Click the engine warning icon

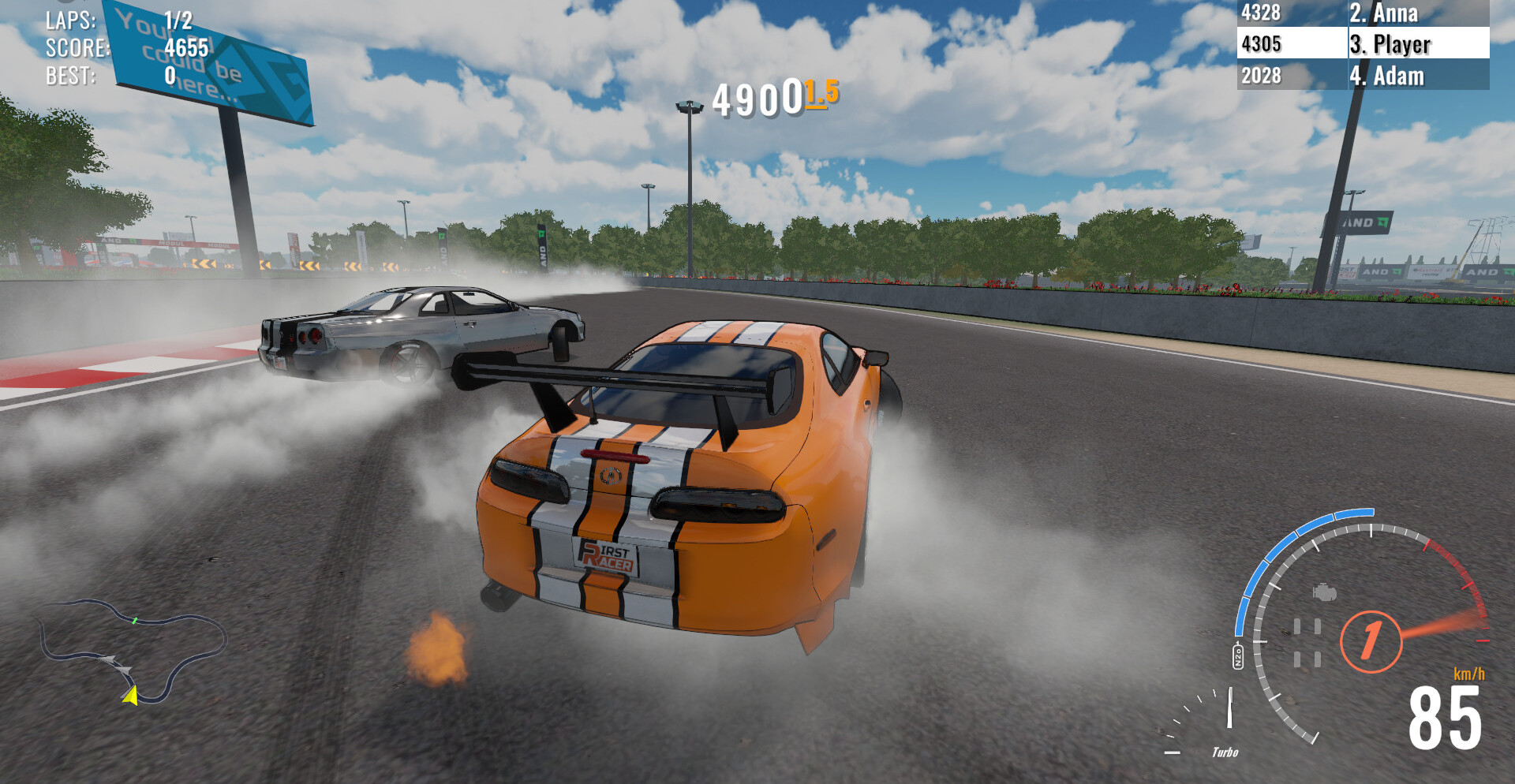[x=1324, y=592]
